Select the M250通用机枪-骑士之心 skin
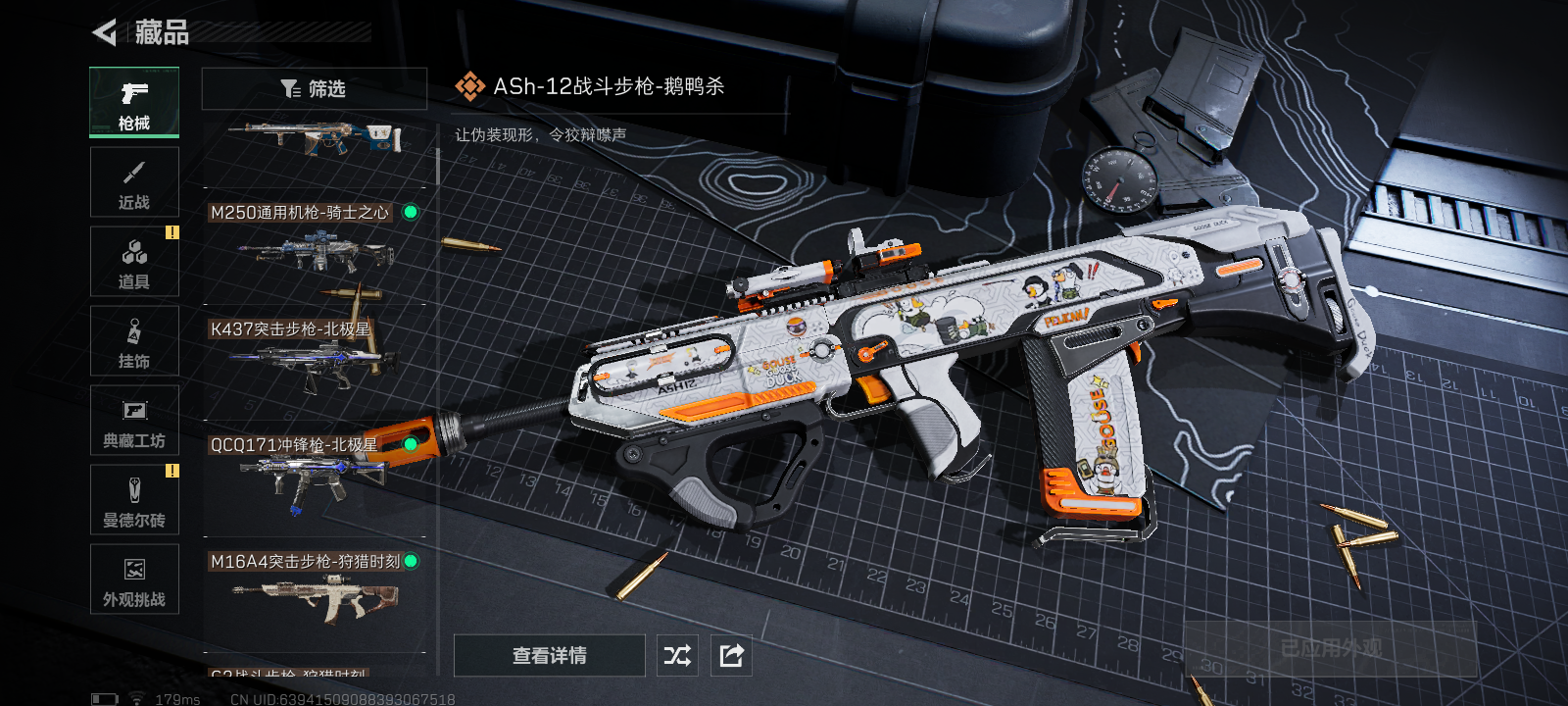The width and height of the screenshot is (1568, 706). (x=314, y=245)
